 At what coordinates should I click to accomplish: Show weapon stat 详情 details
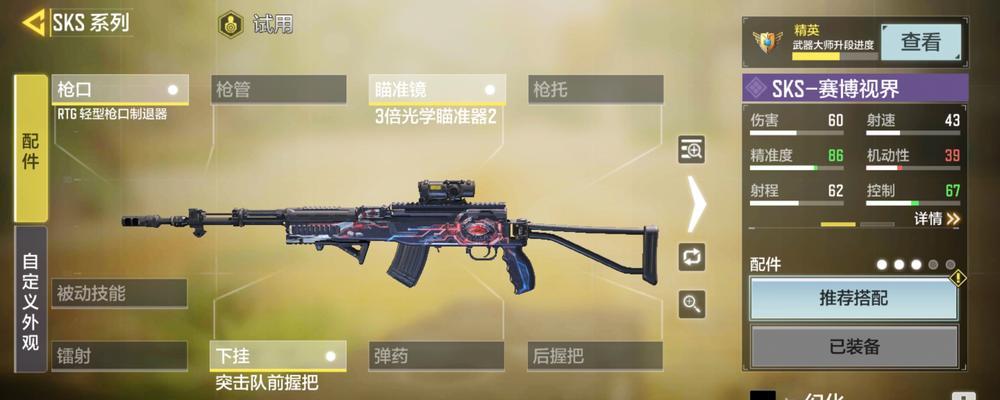pos(937,218)
